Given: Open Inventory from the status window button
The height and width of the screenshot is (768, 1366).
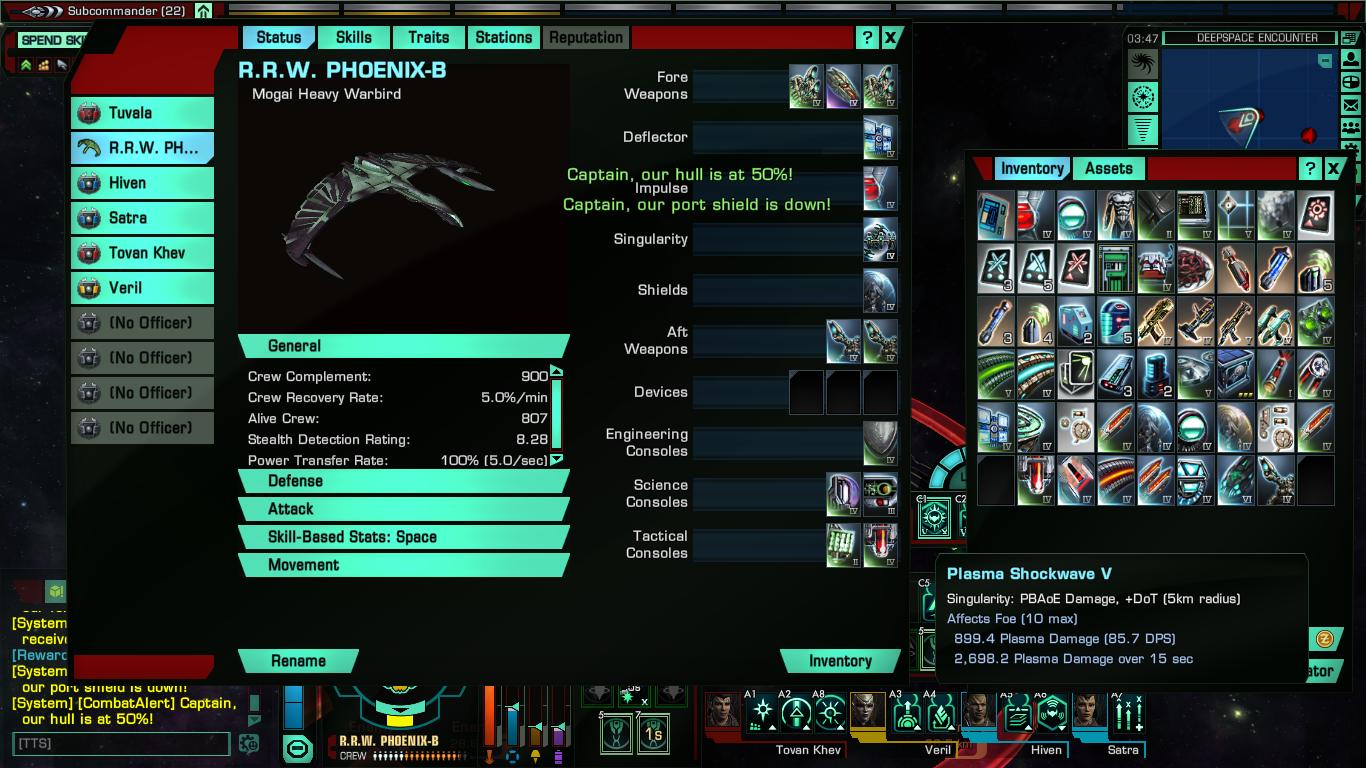Looking at the screenshot, I should click(x=840, y=661).
